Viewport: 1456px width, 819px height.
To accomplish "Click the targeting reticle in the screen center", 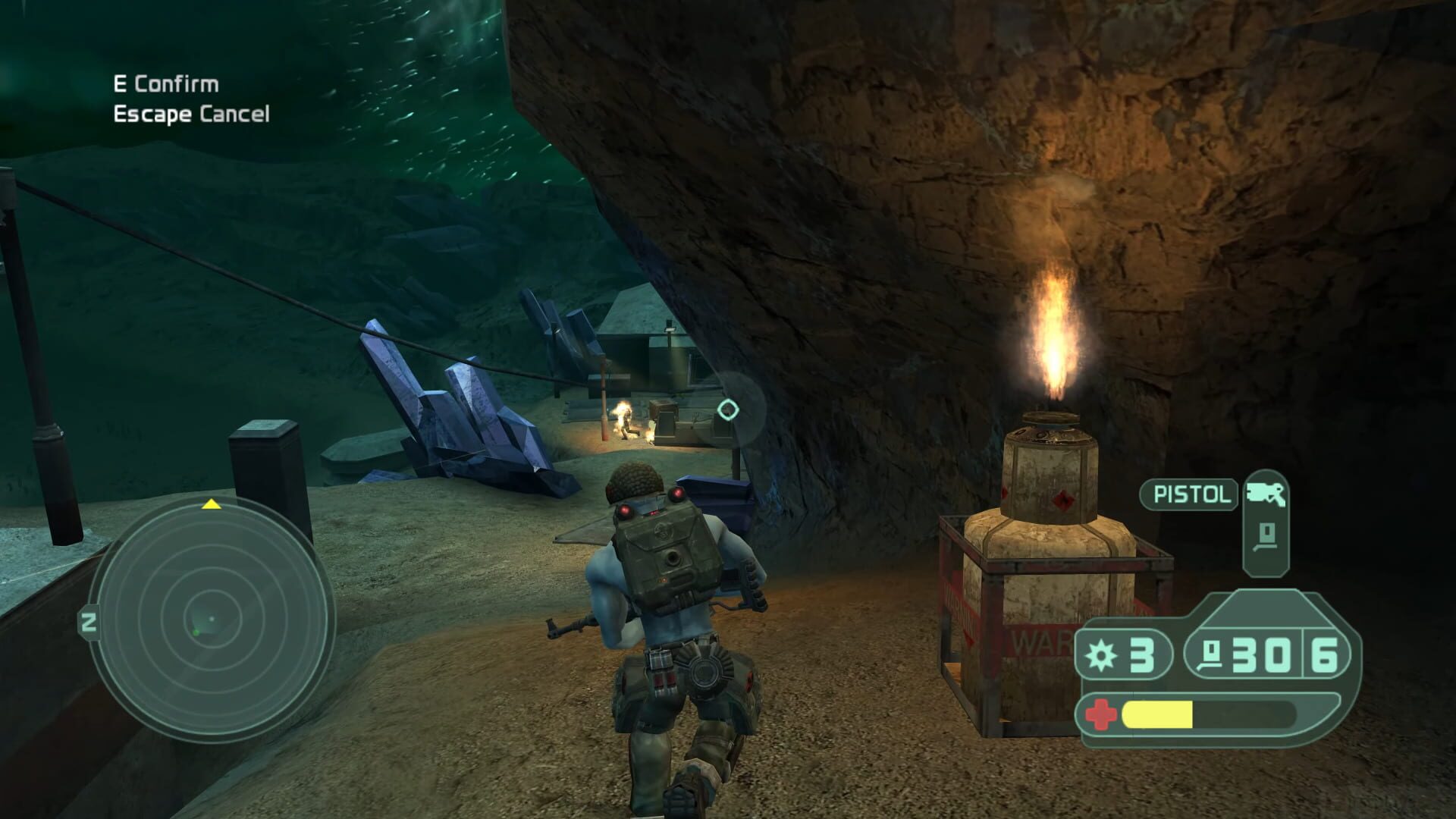I will pos(730,409).
